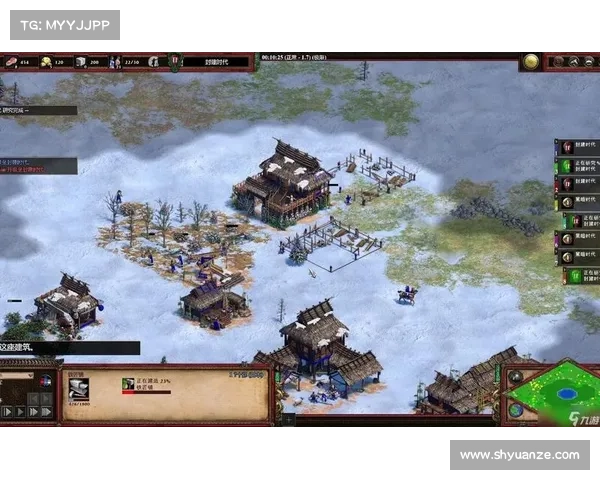
Task: Click the shield emblem beside the age label
Action: click(x=174, y=61)
